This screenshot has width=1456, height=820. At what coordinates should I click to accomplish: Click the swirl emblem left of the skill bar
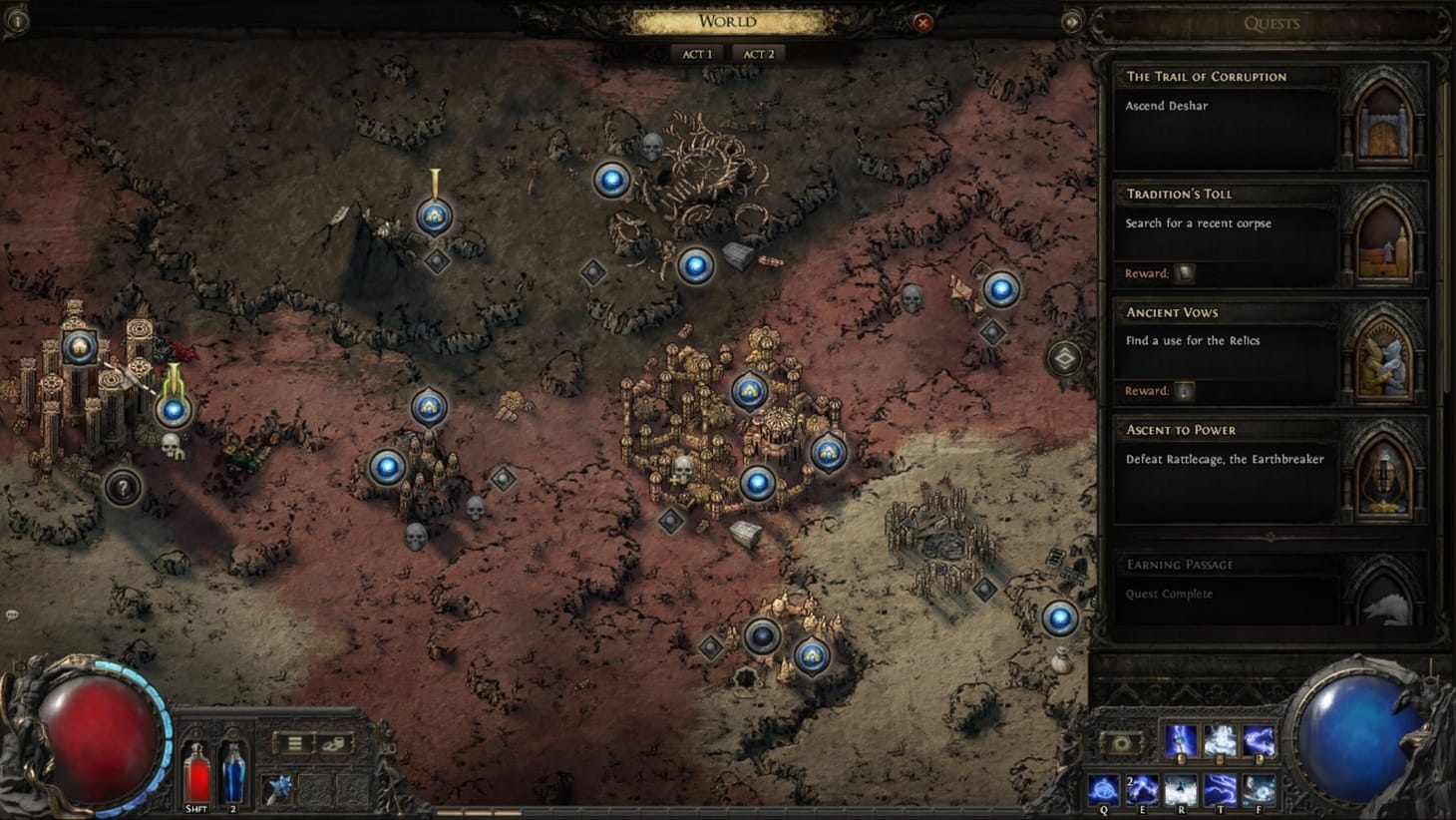click(1121, 742)
